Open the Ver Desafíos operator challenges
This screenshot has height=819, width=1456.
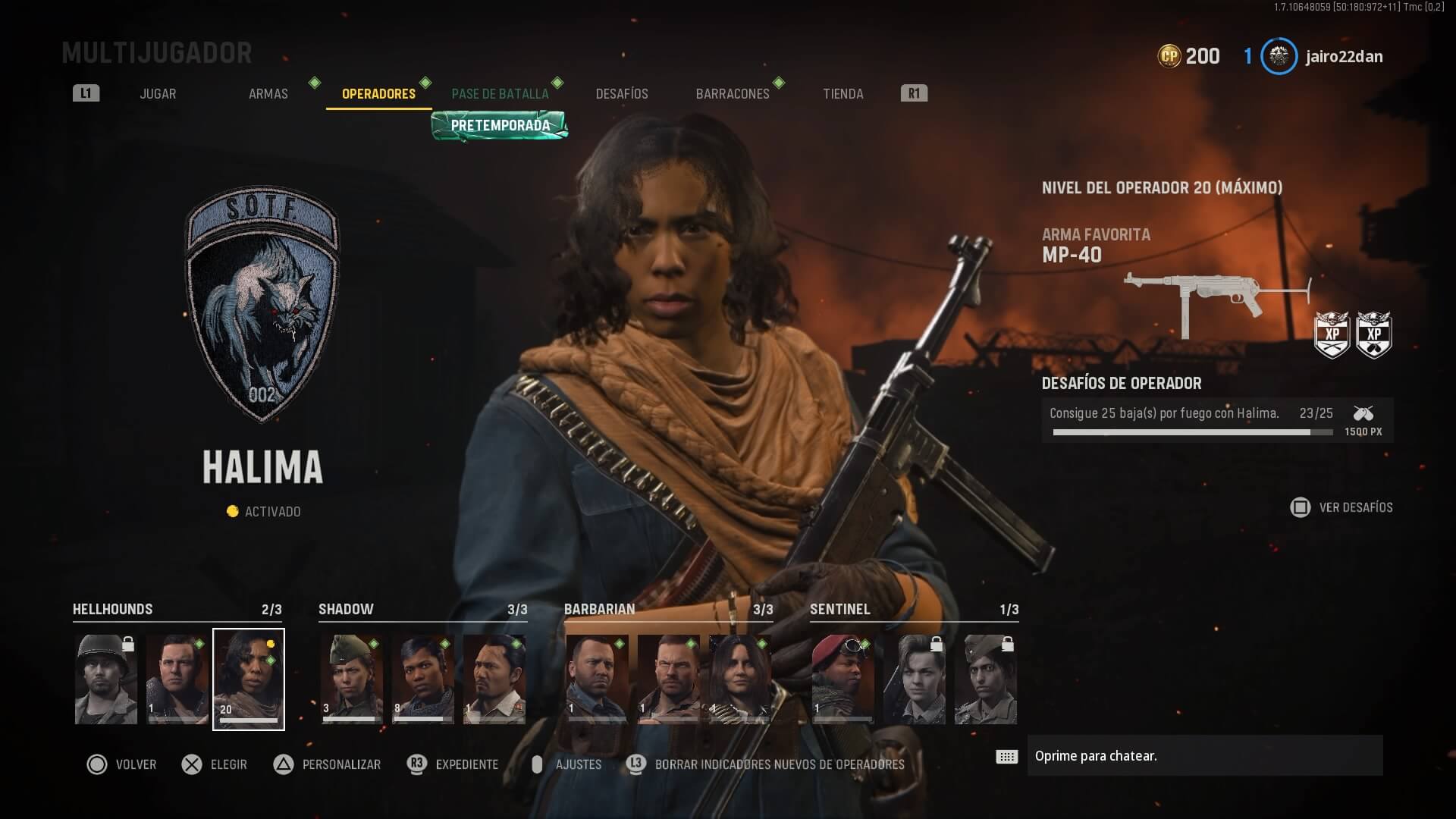tap(1341, 507)
